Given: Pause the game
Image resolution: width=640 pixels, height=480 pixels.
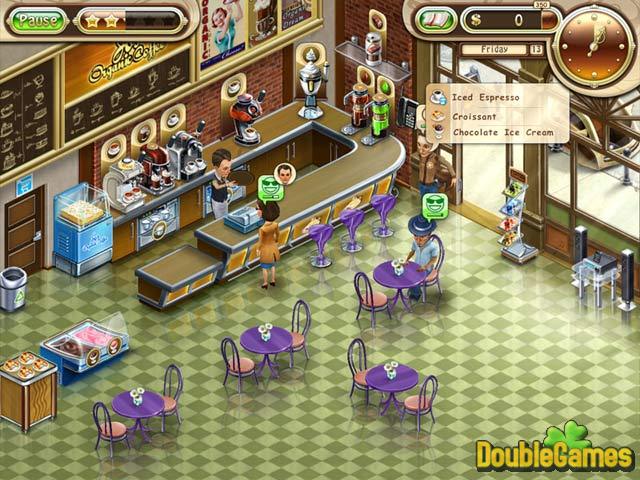Looking at the screenshot, I should tap(39, 19).
